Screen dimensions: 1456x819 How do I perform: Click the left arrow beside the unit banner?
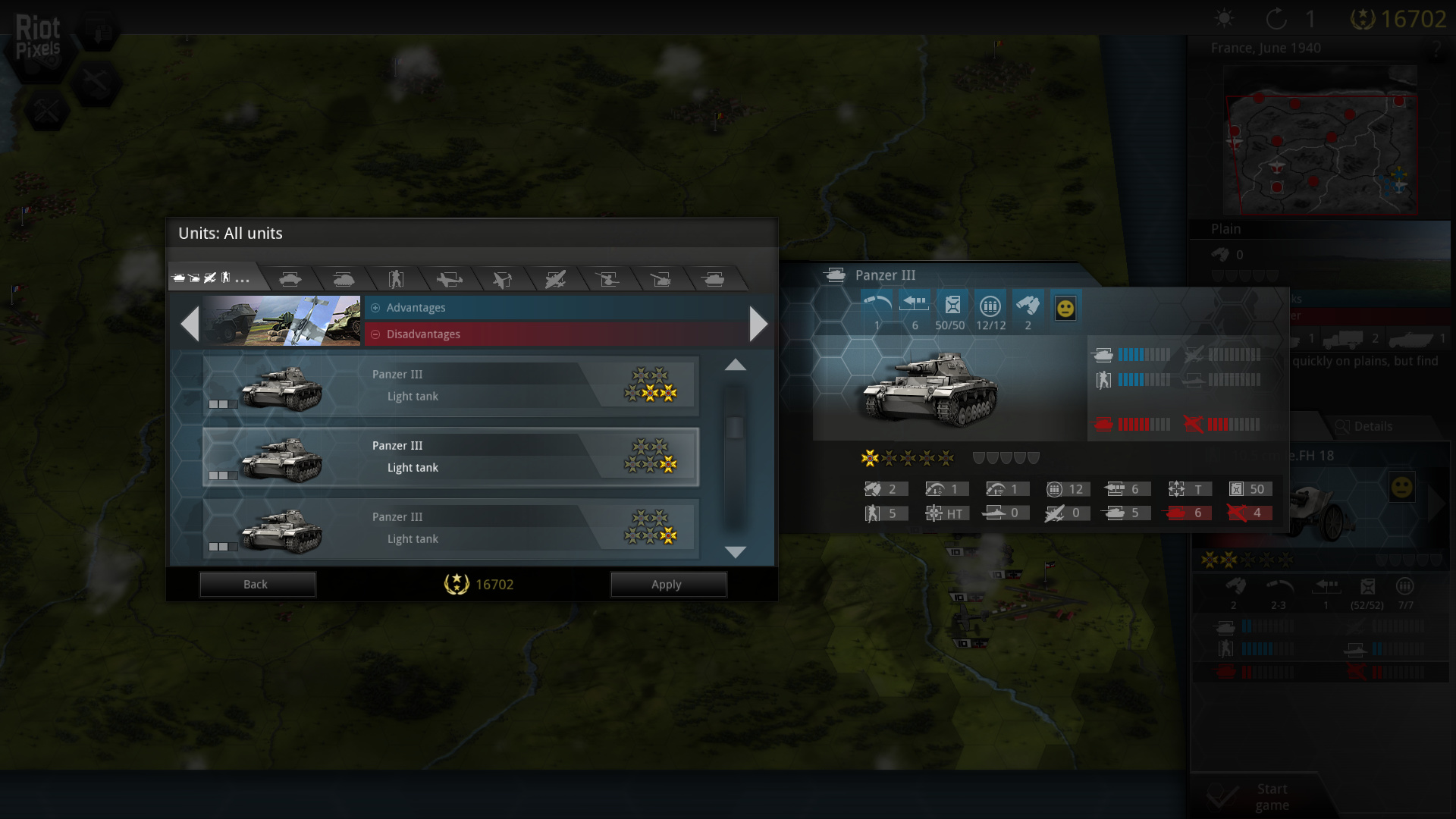point(190,324)
